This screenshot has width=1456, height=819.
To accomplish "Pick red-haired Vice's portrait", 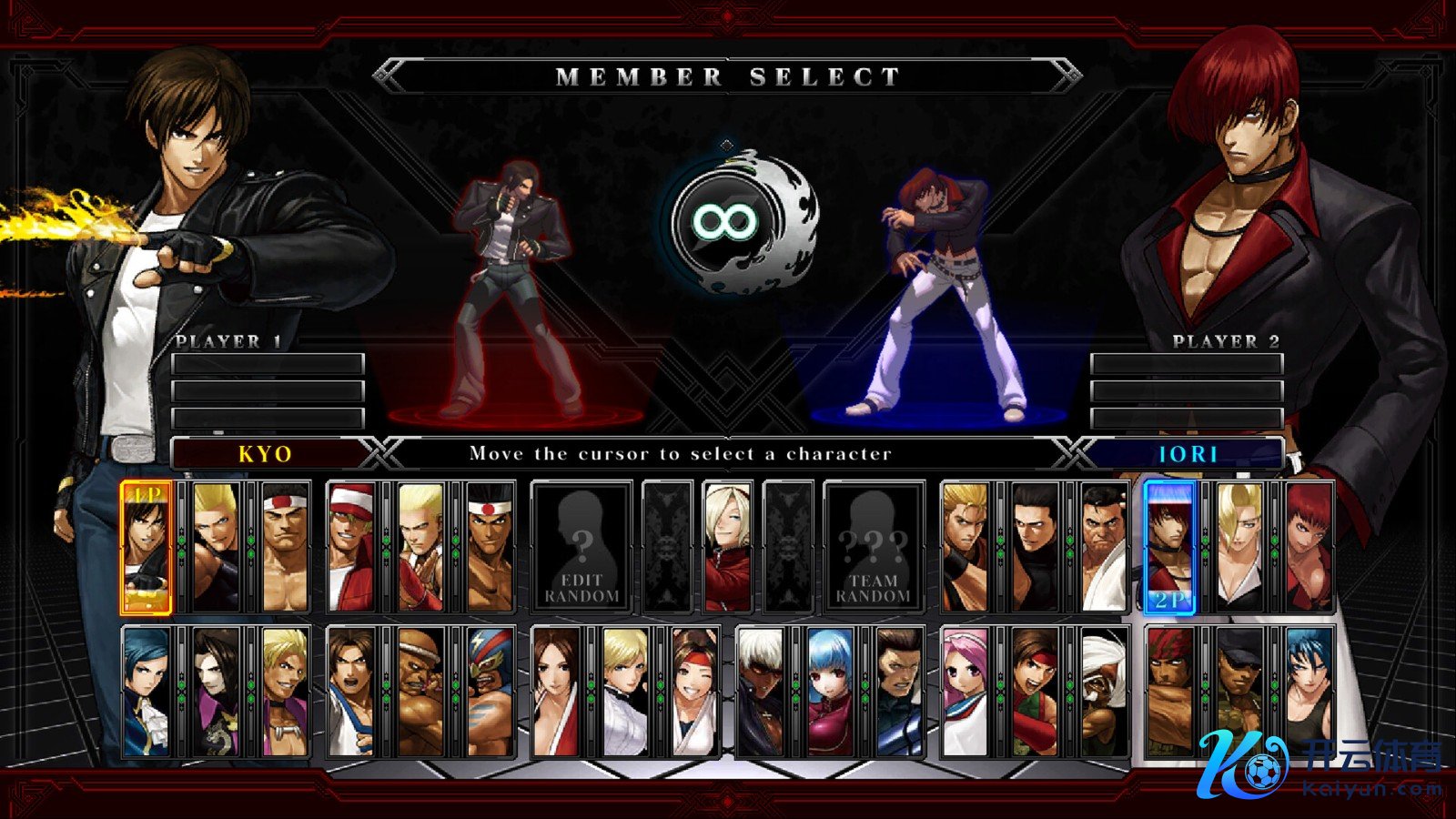I will (x=1308, y=547).
